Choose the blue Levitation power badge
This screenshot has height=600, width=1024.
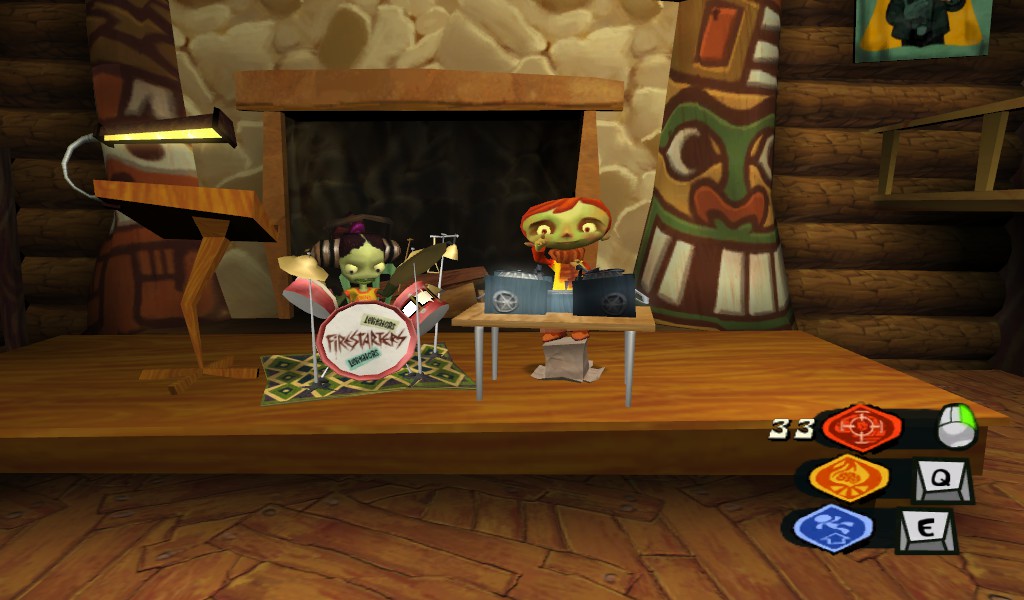point(832,528)
